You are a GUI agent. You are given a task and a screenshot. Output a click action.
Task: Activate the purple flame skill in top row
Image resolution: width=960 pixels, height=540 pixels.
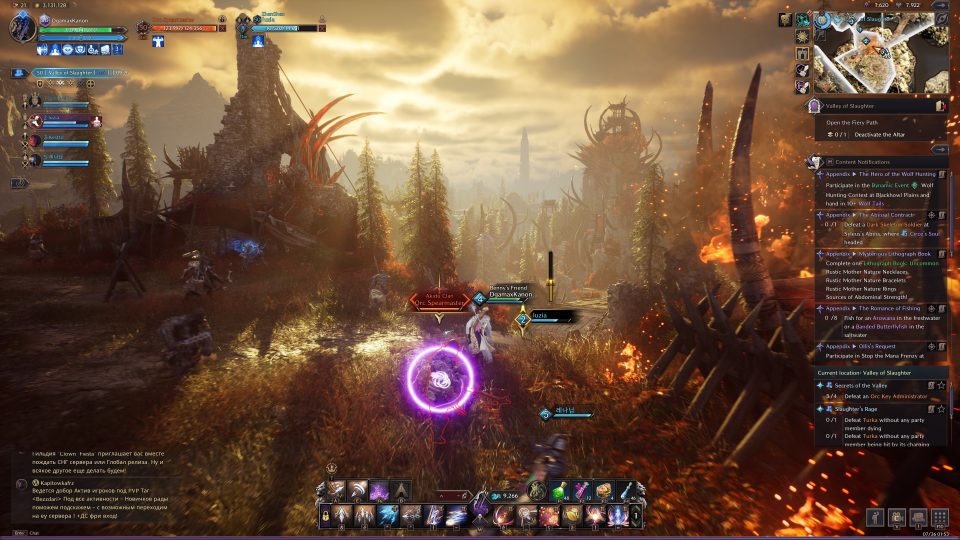tap(379, 491)
